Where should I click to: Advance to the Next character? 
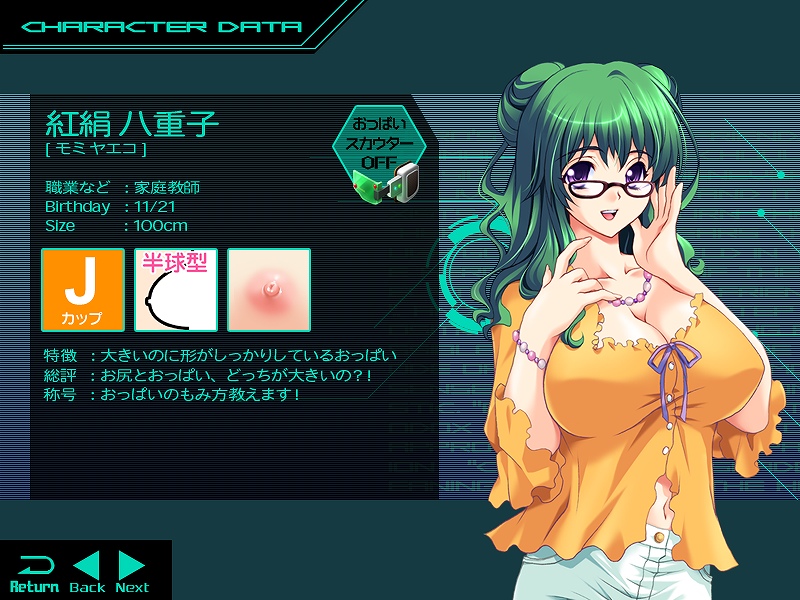tap(132, 572)
